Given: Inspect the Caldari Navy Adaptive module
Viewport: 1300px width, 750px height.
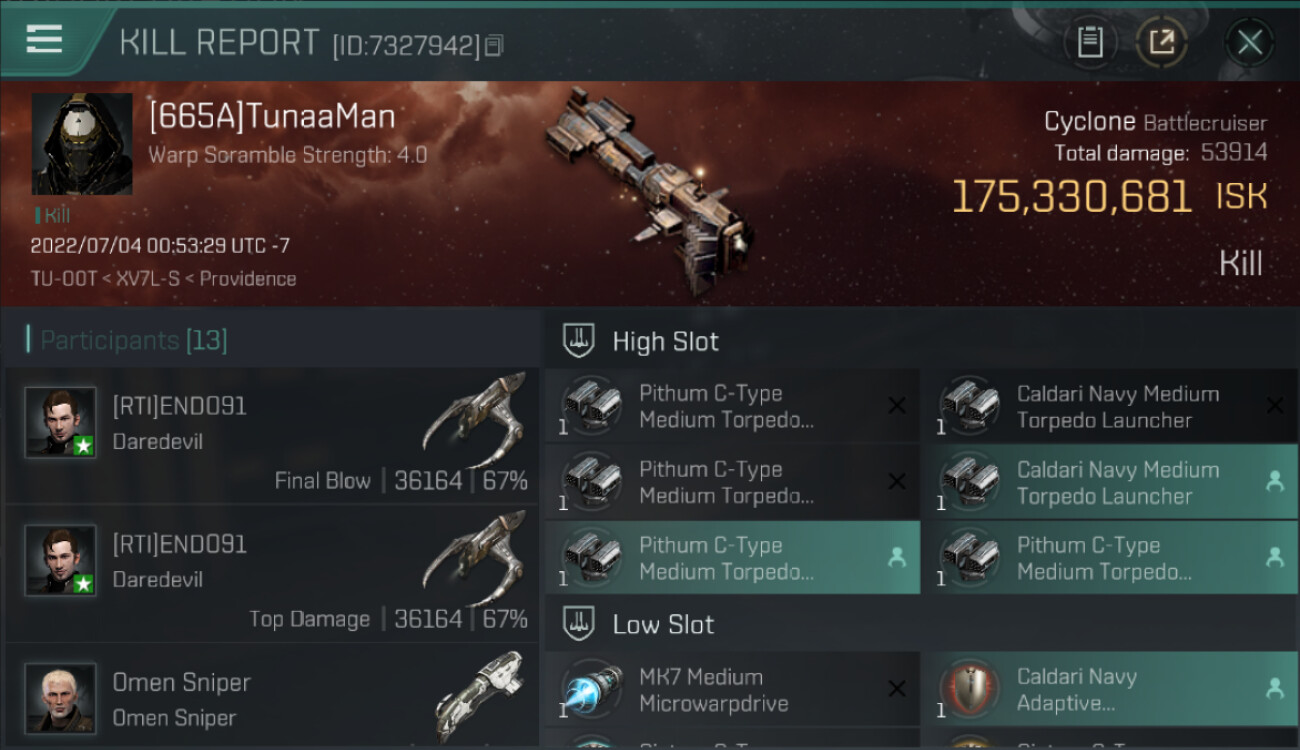Looking at the screenshot, I should click(x=1110, y=689).
